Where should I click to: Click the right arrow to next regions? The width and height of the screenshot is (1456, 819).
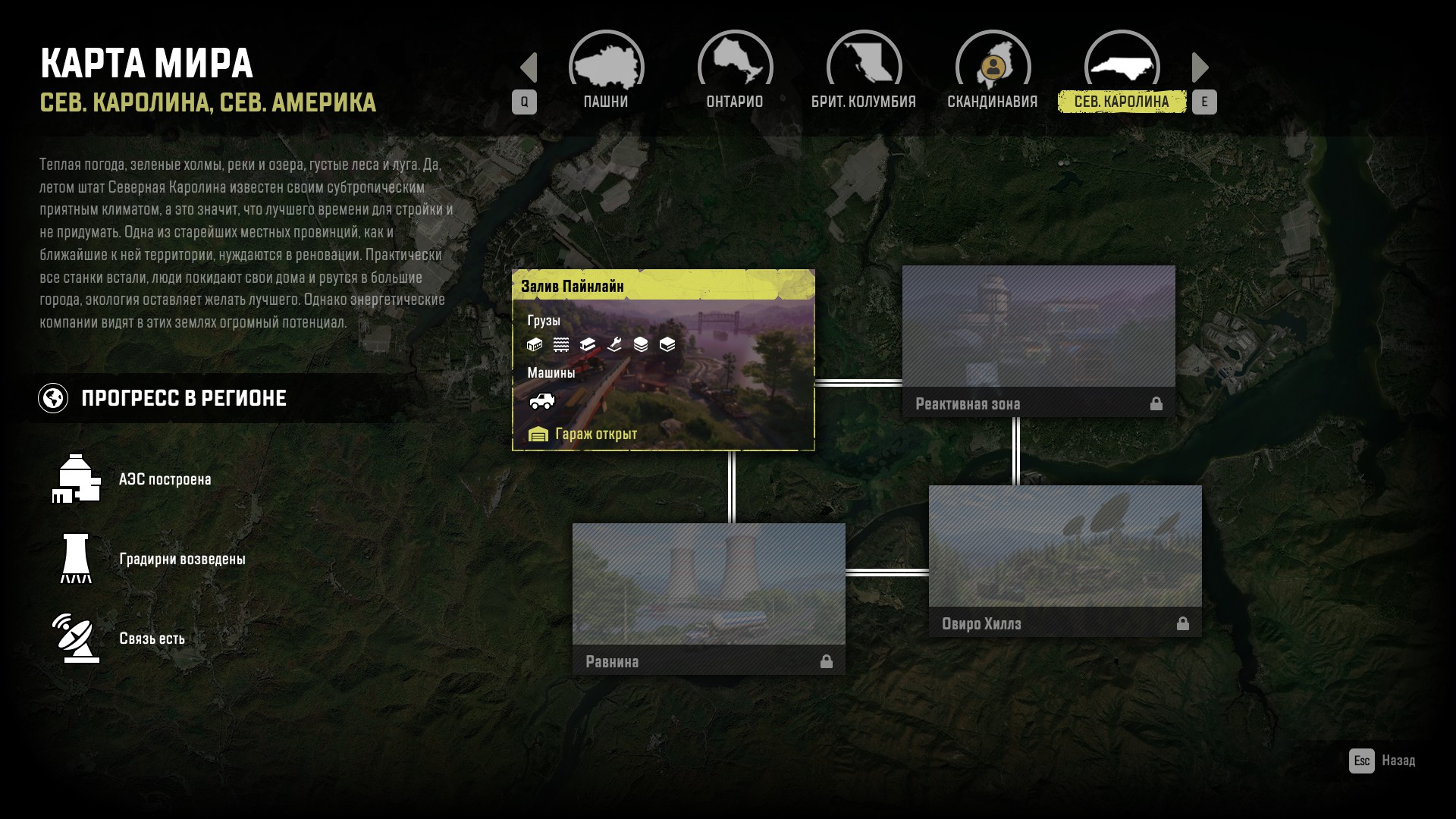click(1200, 67)
